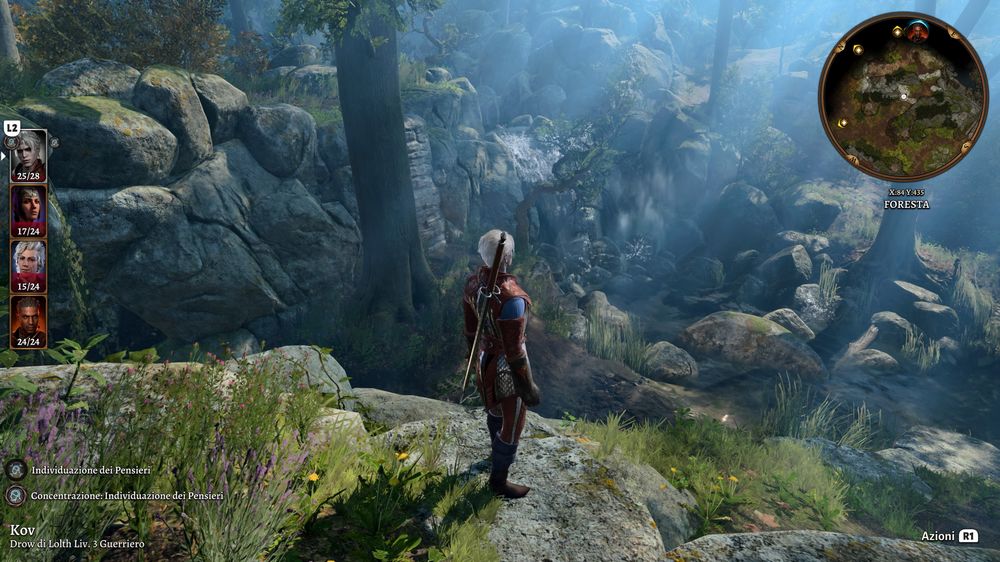Click the character portrait marker on the minimap rim
Screen dimensions: 1000x562
[917, 30]
